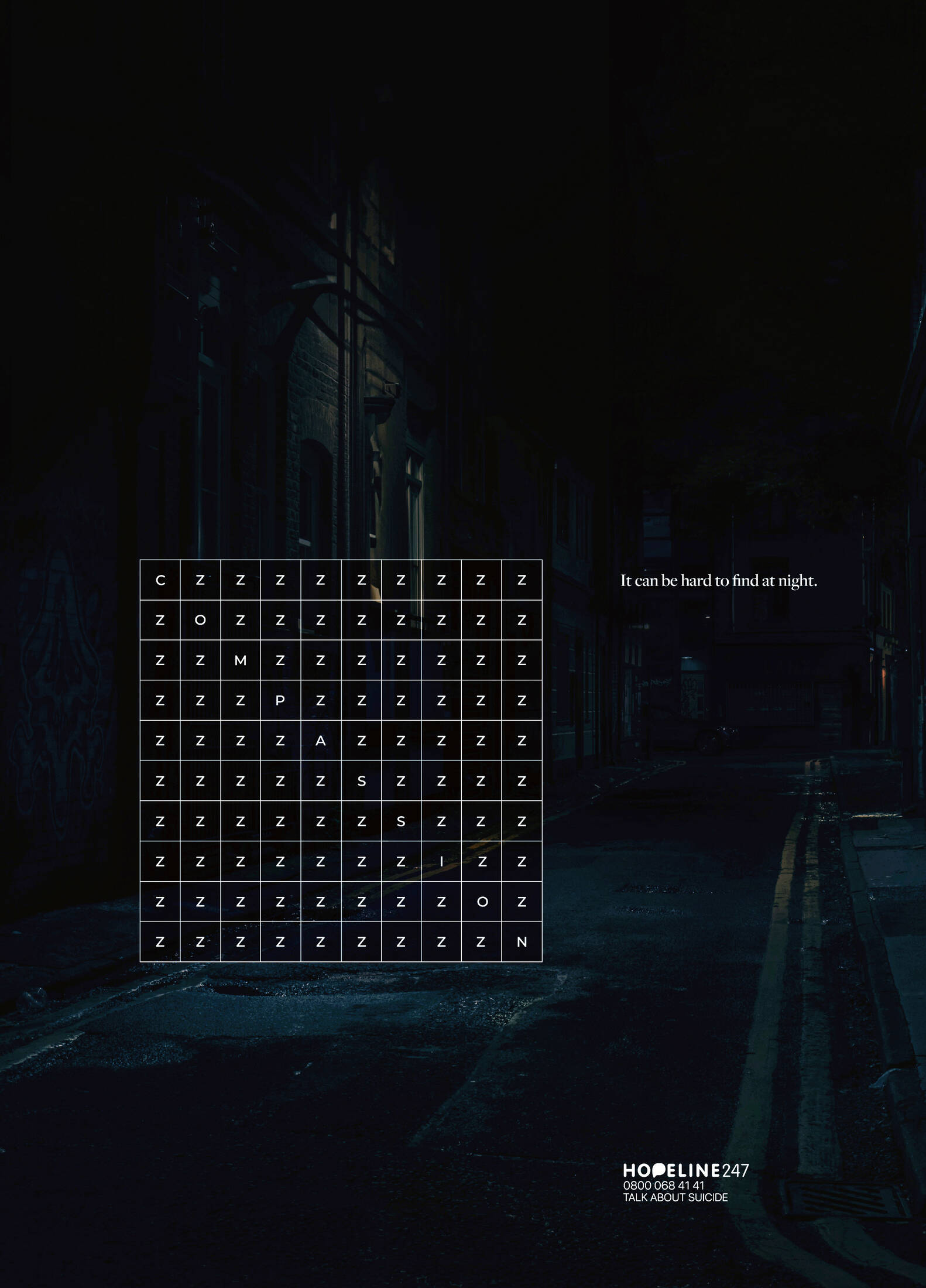
Task: Choose the M tile in the grid
Action: click(x=240, y=660)
